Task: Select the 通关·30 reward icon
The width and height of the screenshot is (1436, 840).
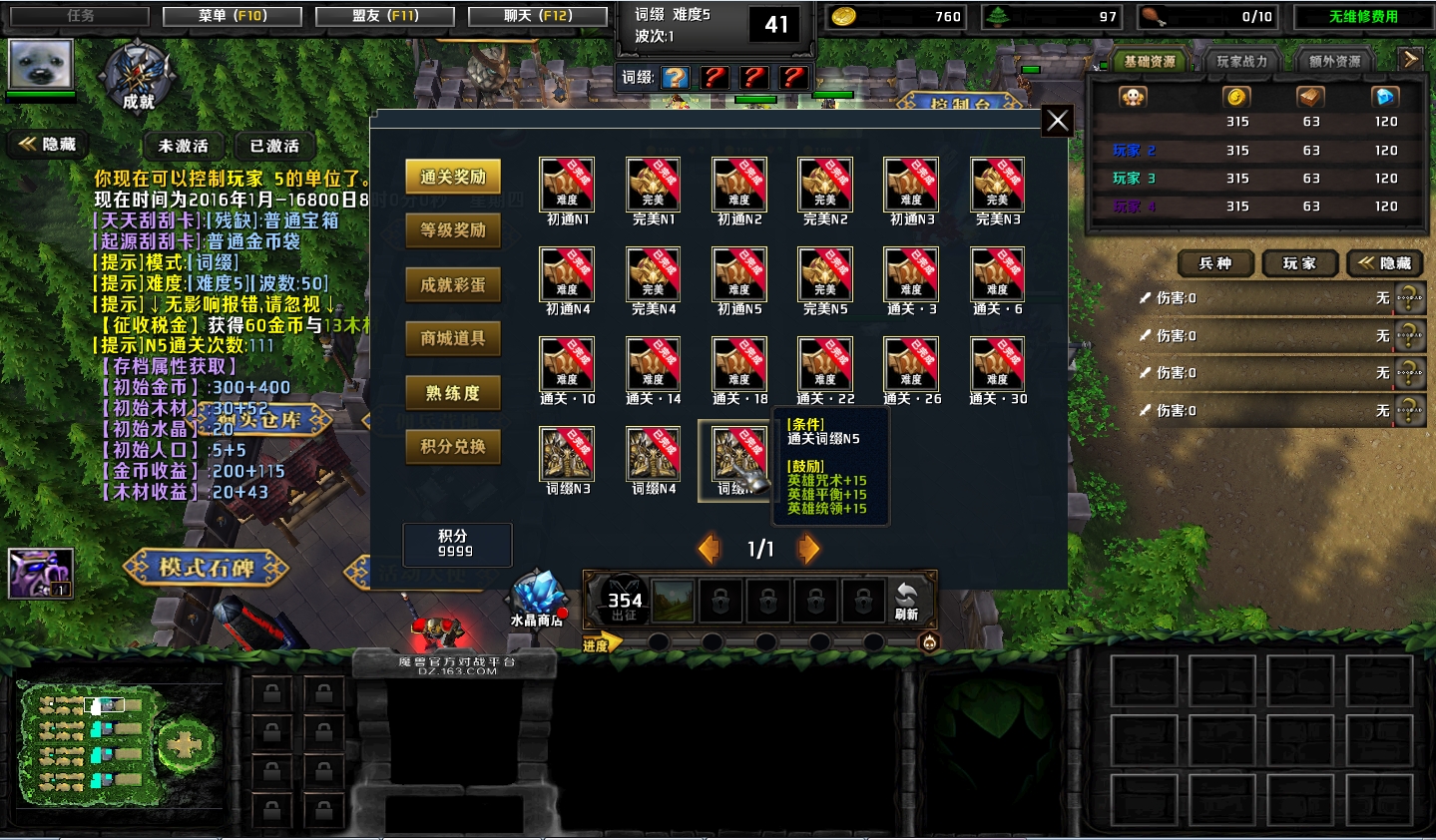Action: pos(997,364)
